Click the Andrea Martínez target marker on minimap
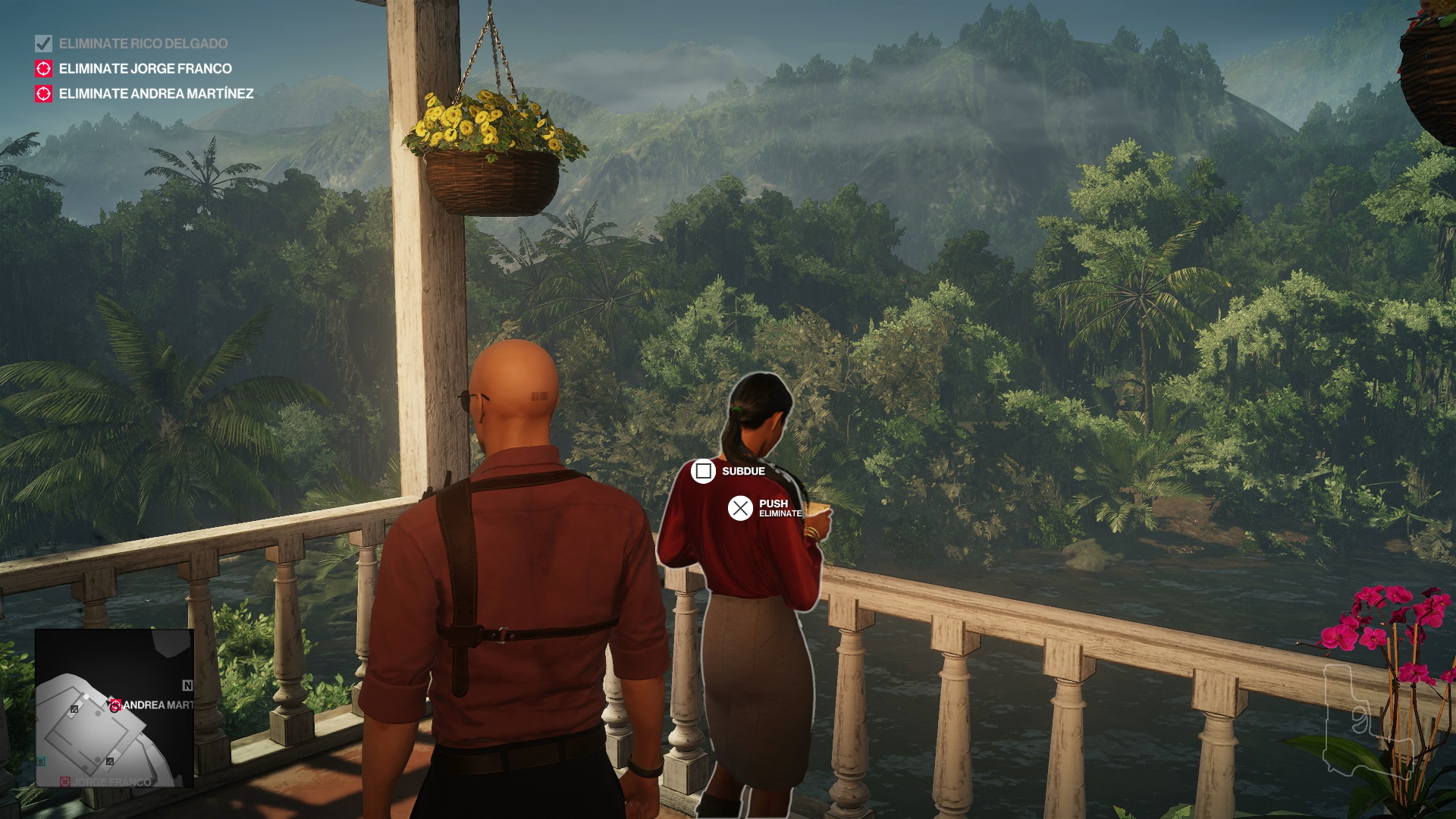 (x=115, y=705)
